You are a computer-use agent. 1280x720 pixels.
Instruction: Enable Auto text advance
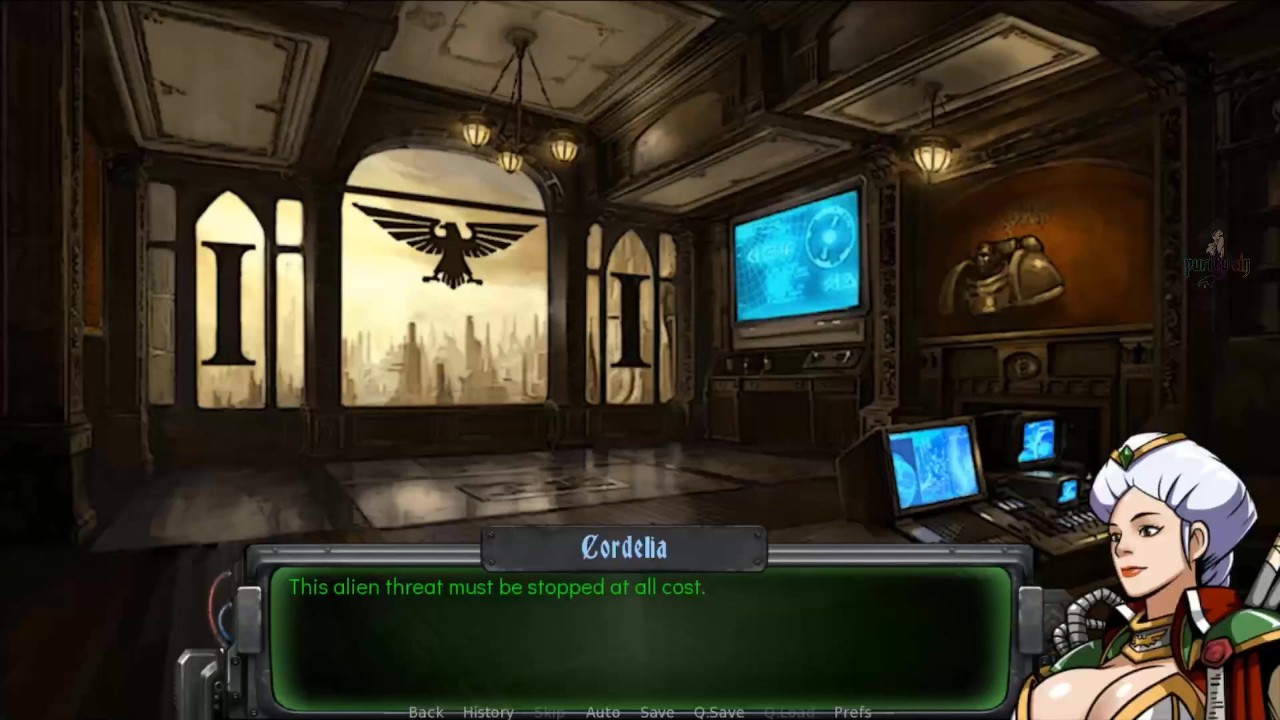click(603, 712)
